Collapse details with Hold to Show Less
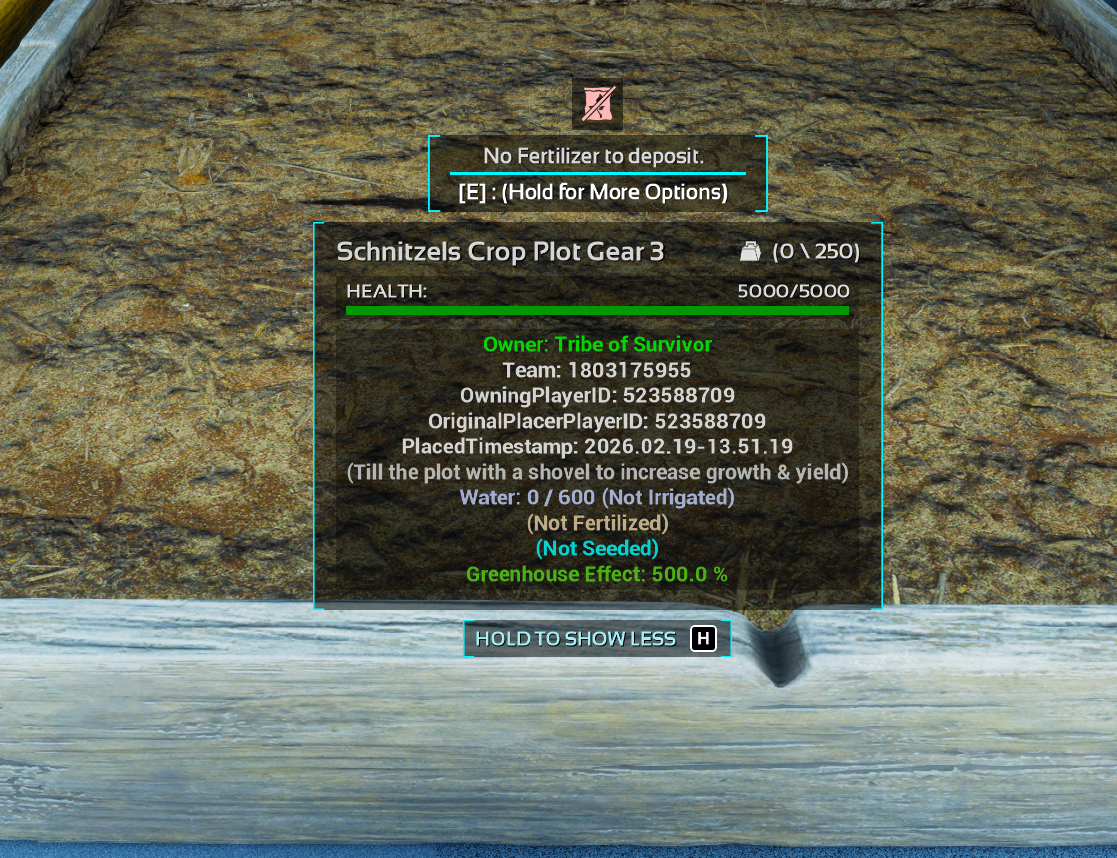 (596, 639)
